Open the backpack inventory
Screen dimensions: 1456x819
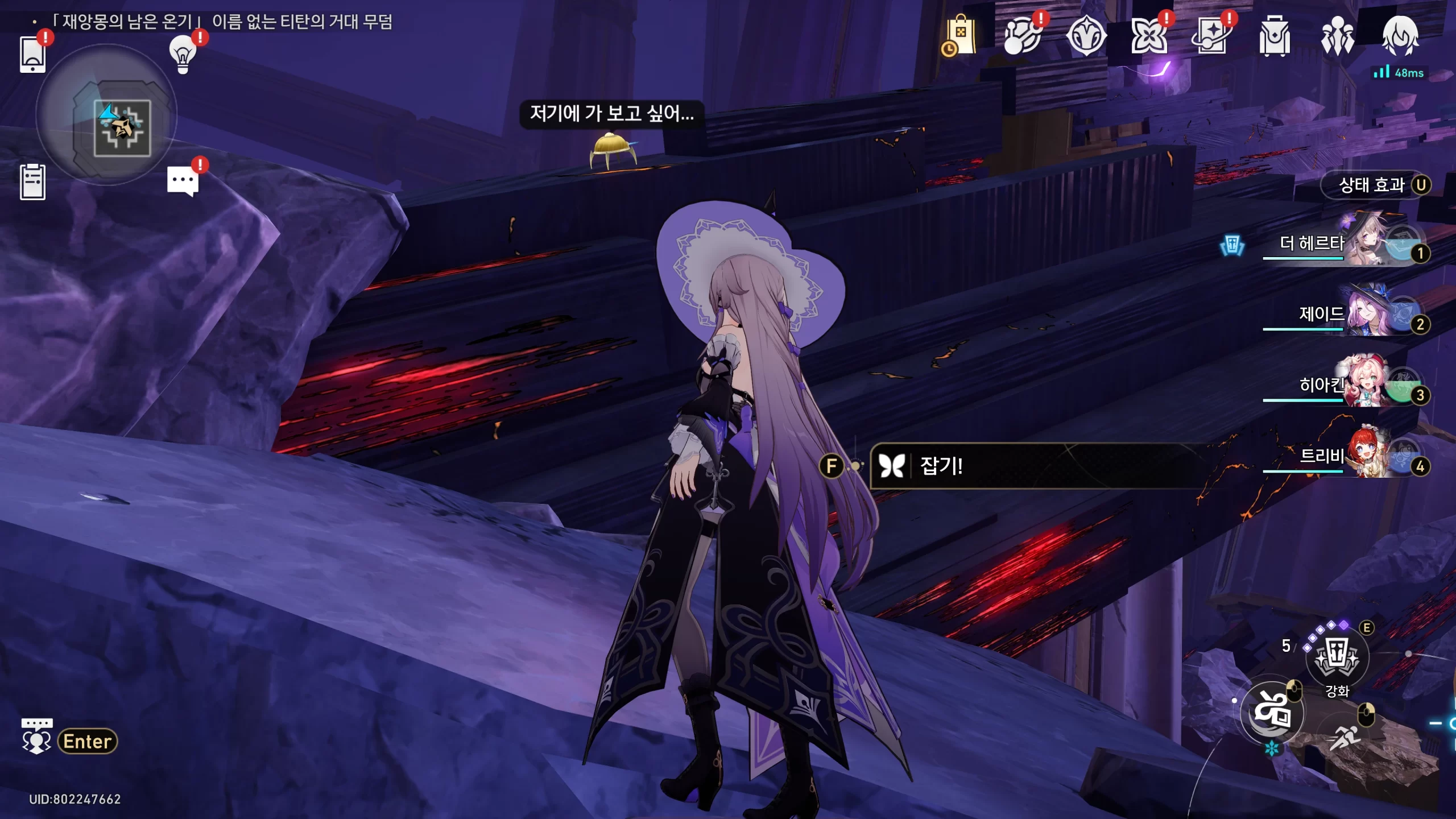pos(1274,36)
